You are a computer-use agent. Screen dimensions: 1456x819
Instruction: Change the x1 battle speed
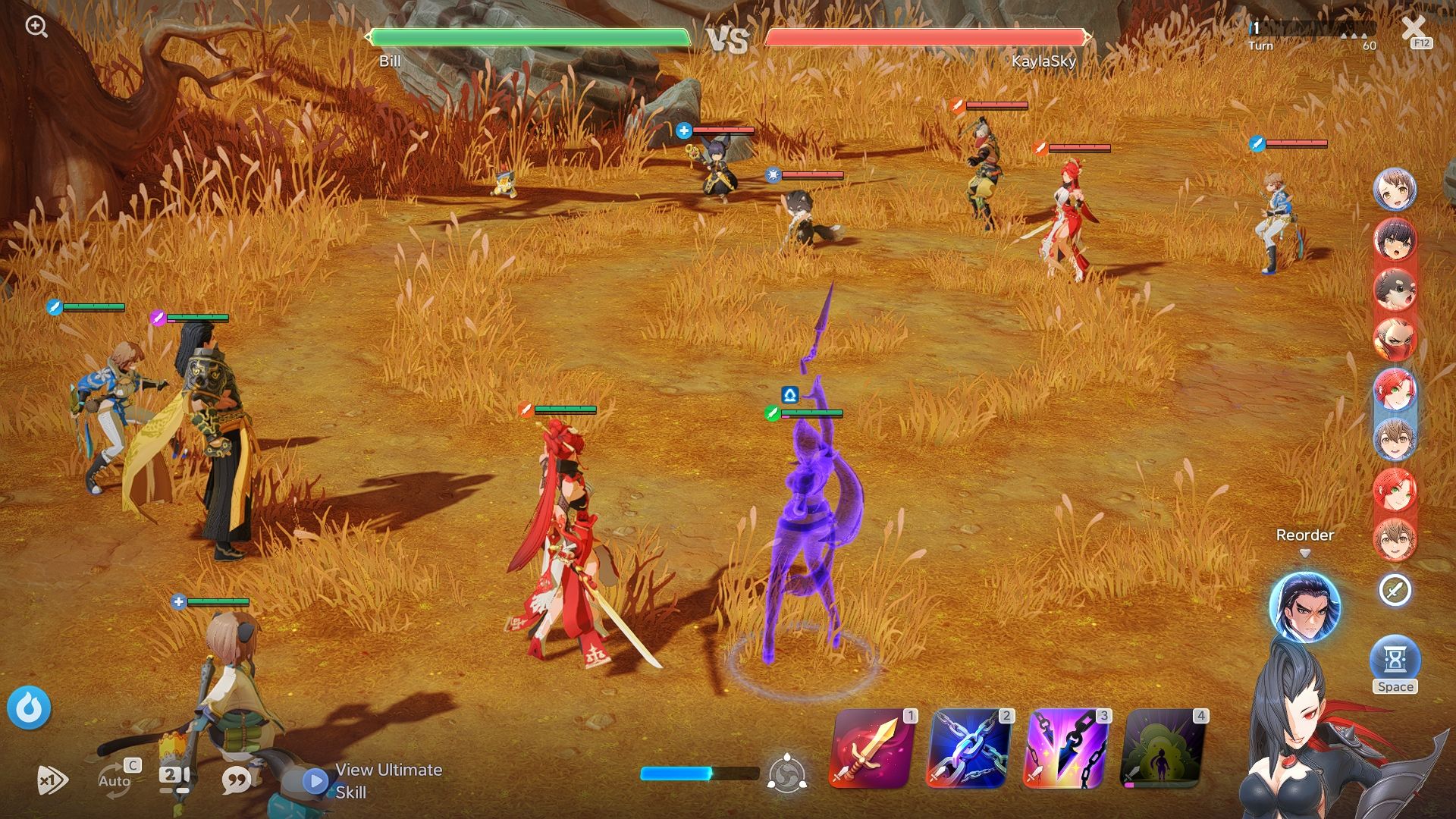coord(52,780)
